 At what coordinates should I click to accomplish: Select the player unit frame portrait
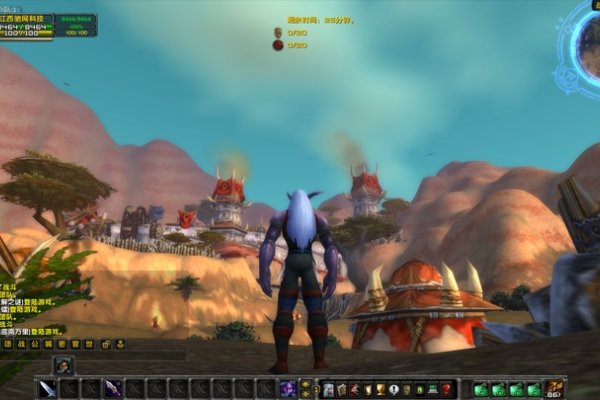tap(27, 25)
